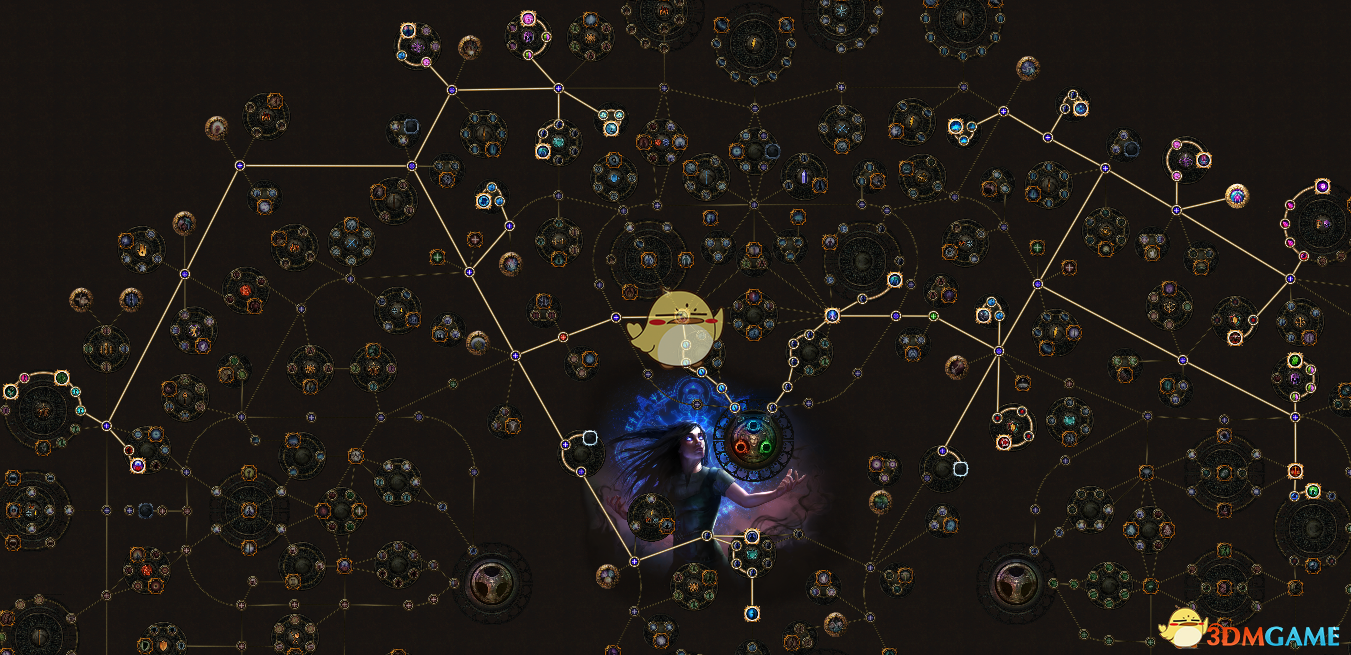1351x655 pixels.
Task: Choose the gold-ringed pink and blue flame notable
Action: pyautogui.click(x=1237, y=196)
